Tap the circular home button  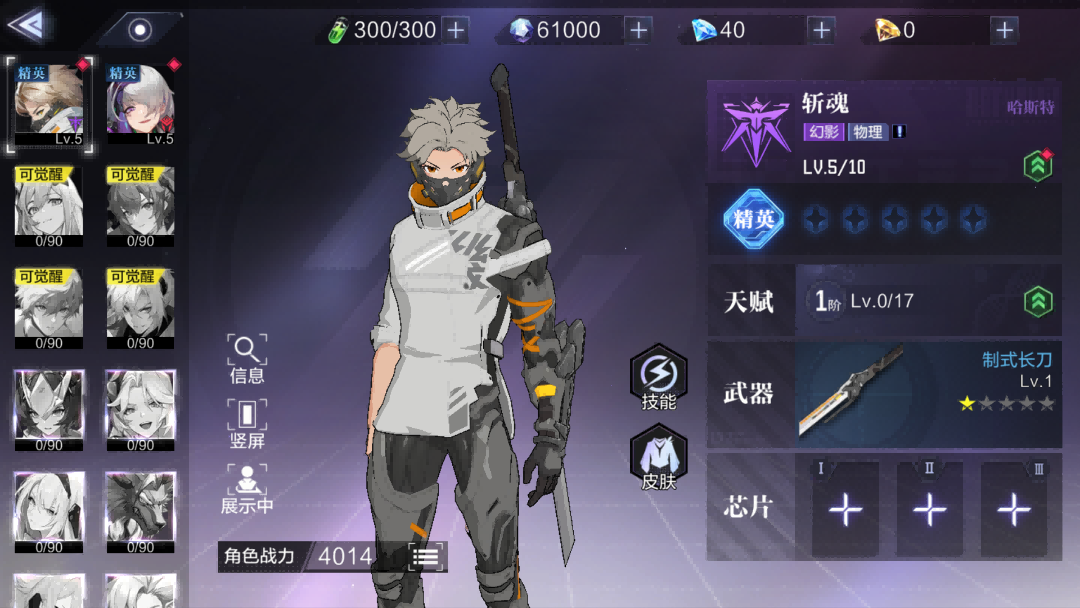pyautogui.click(x=140, y=29)
